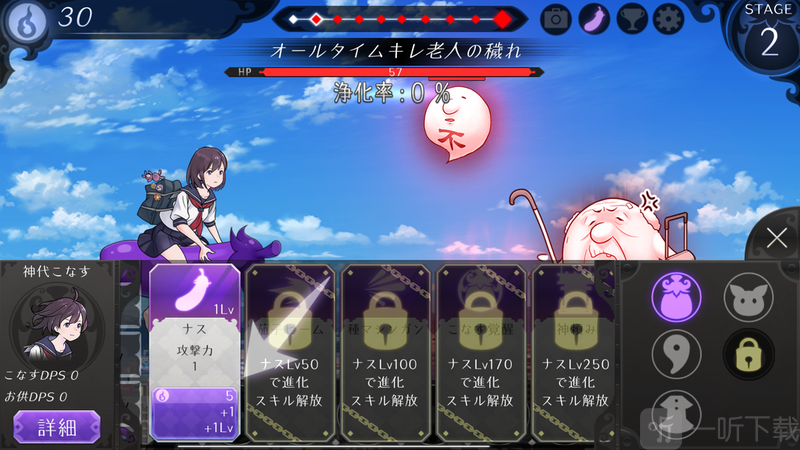Screen dimensions: 800x450
Task: Tap the eggplant icon in top bar
Action: pos(594,18)
